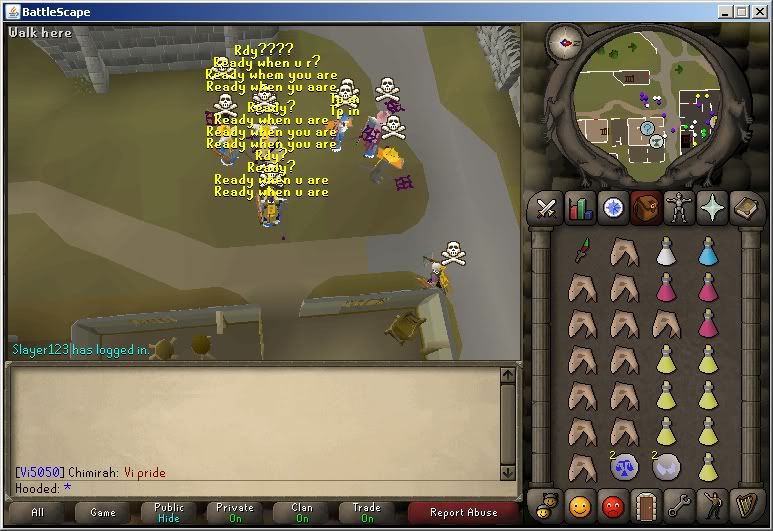Show the Game messages chat filter
The image size is (773, 531).
coord(103,512)
